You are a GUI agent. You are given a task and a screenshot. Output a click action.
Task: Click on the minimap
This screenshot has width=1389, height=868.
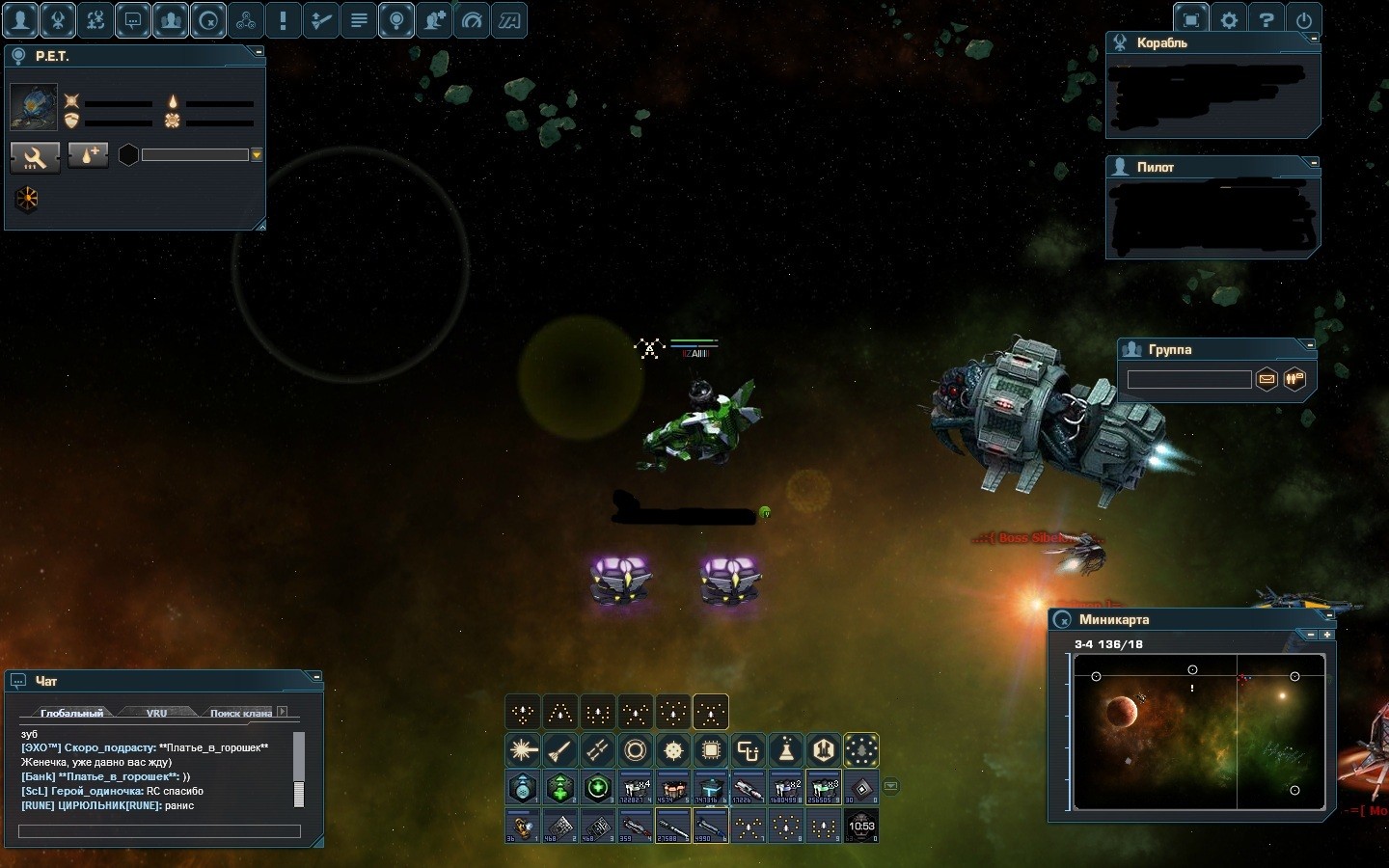pos(1199,732)
